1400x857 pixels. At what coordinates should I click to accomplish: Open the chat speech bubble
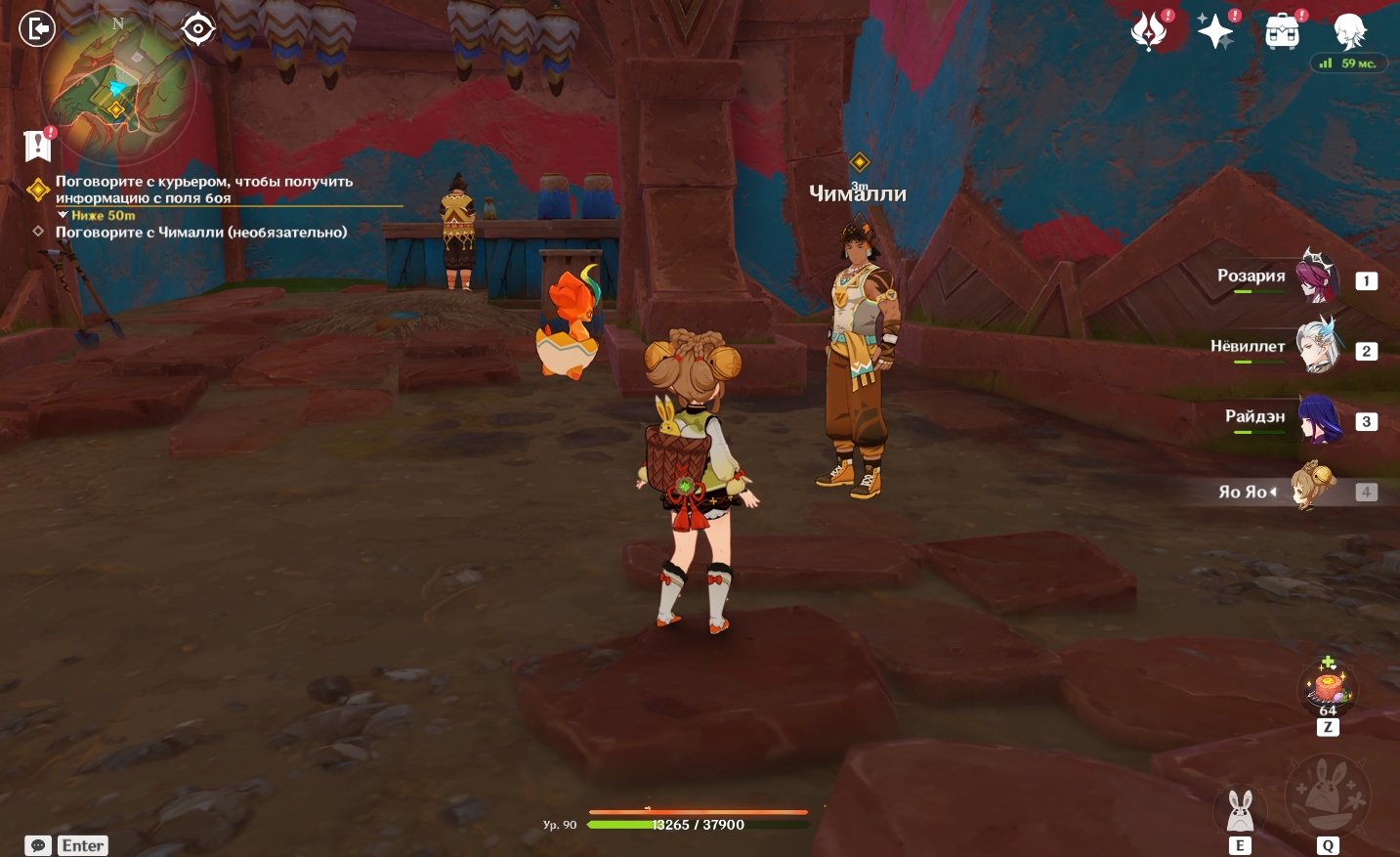[x=38, y=845]
